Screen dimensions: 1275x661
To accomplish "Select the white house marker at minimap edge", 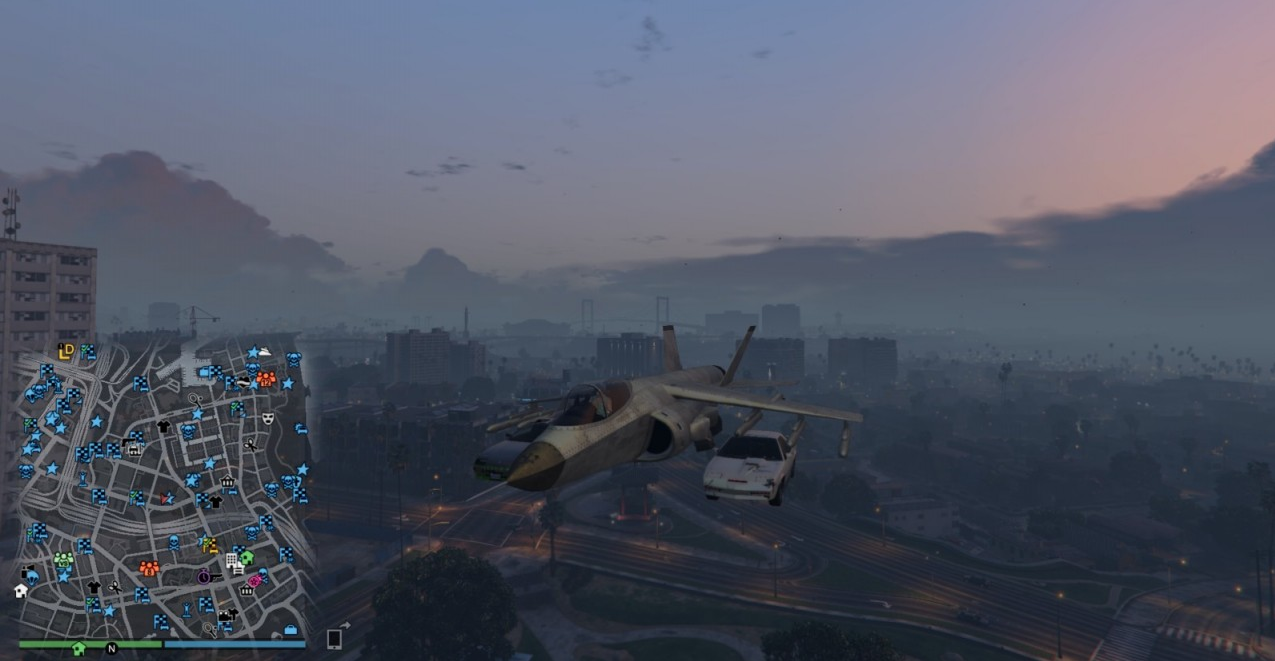I will click(x=20, y=591).
